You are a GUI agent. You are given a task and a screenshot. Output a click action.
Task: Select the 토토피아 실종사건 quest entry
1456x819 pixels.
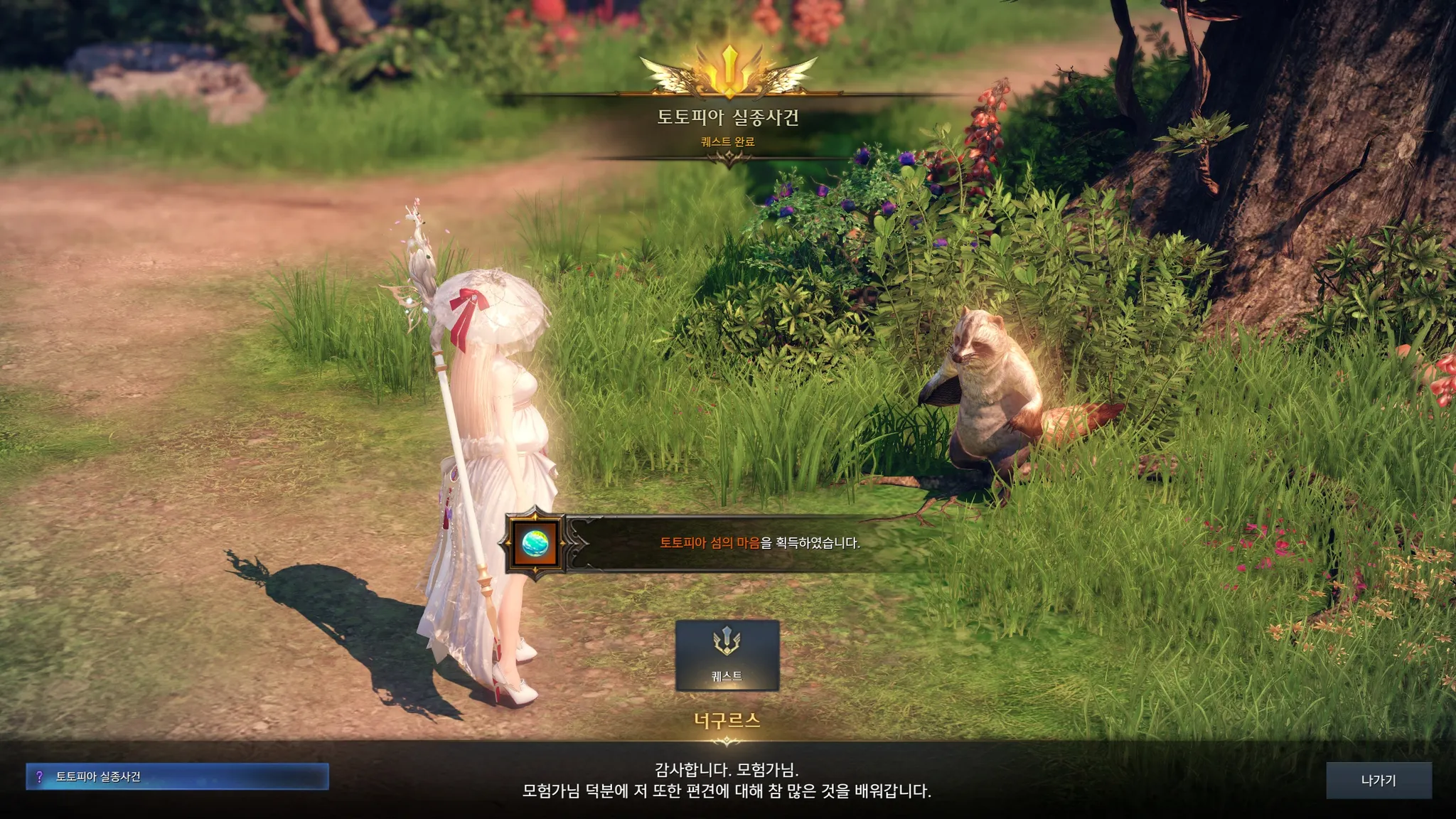[x=177, y=776]
